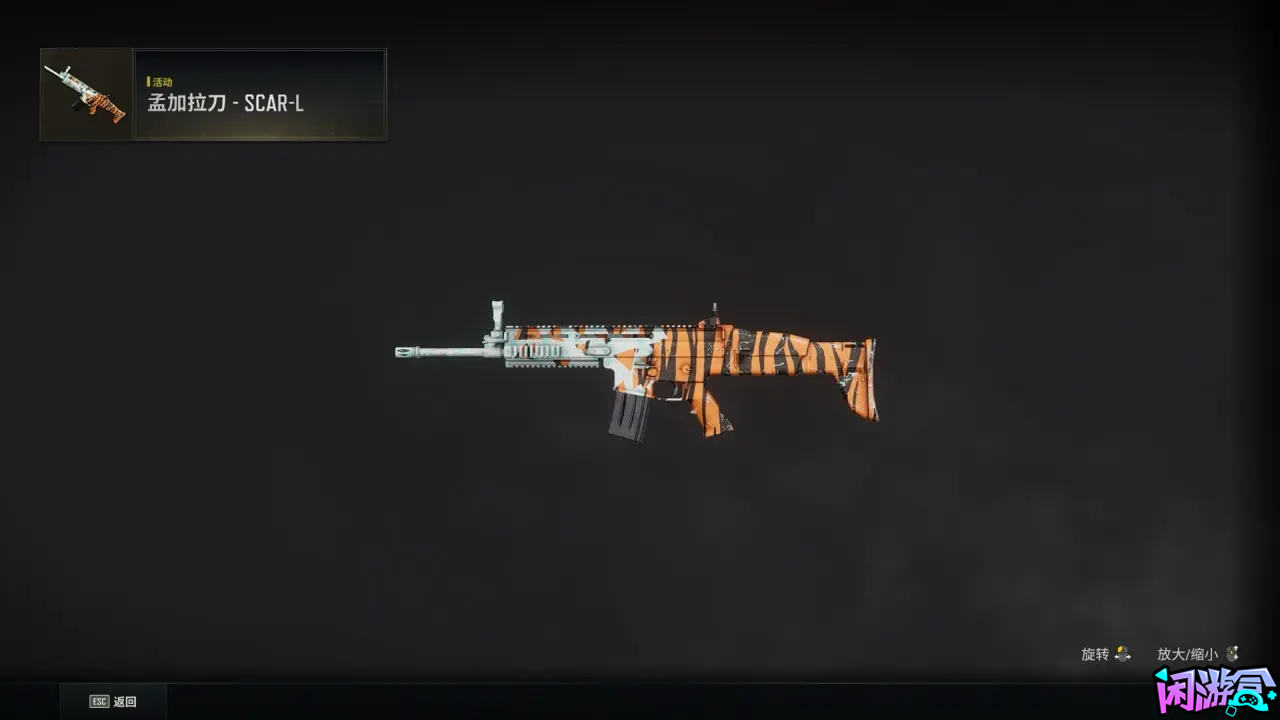Click the pistol grip of the SCAR-L
The image size is (1280, 720).
pyautogui.click(x=712, y=410)
